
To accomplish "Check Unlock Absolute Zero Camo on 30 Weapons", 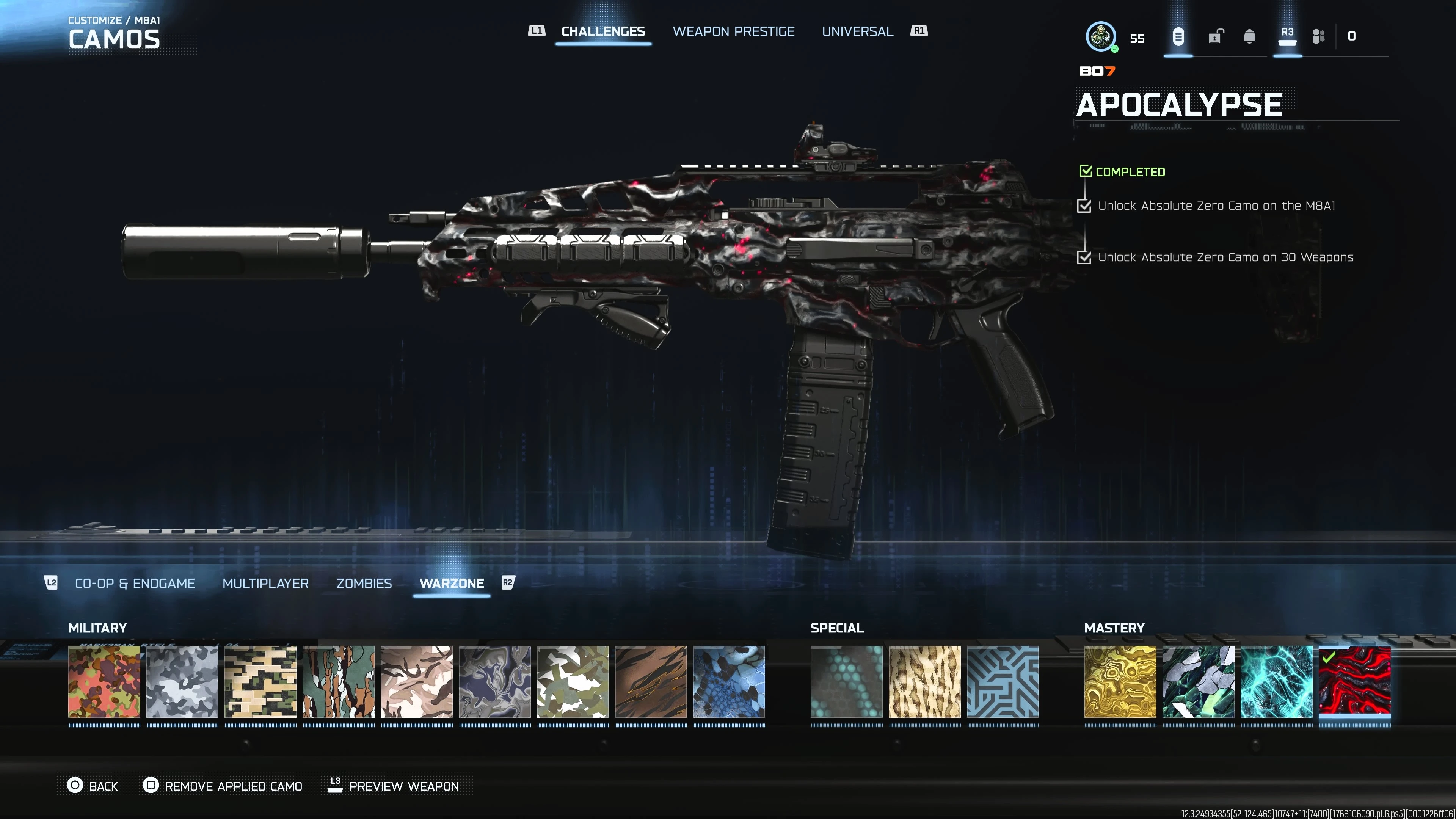I will tap(1085, 258).
